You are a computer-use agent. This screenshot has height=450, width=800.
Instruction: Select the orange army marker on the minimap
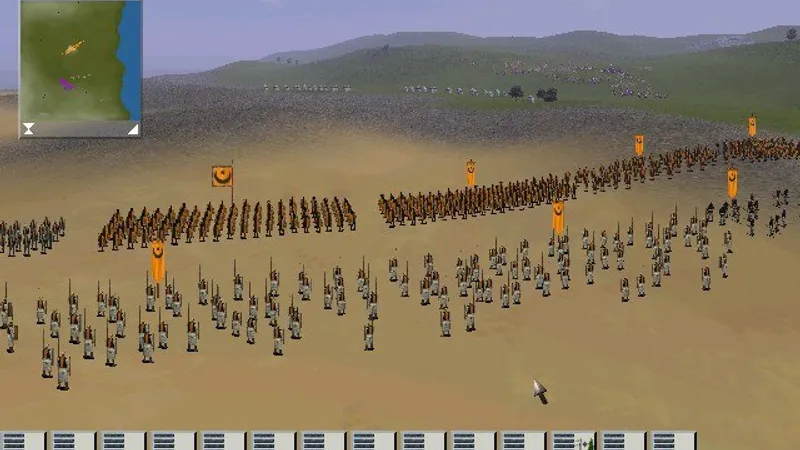[x=73, y=47]
